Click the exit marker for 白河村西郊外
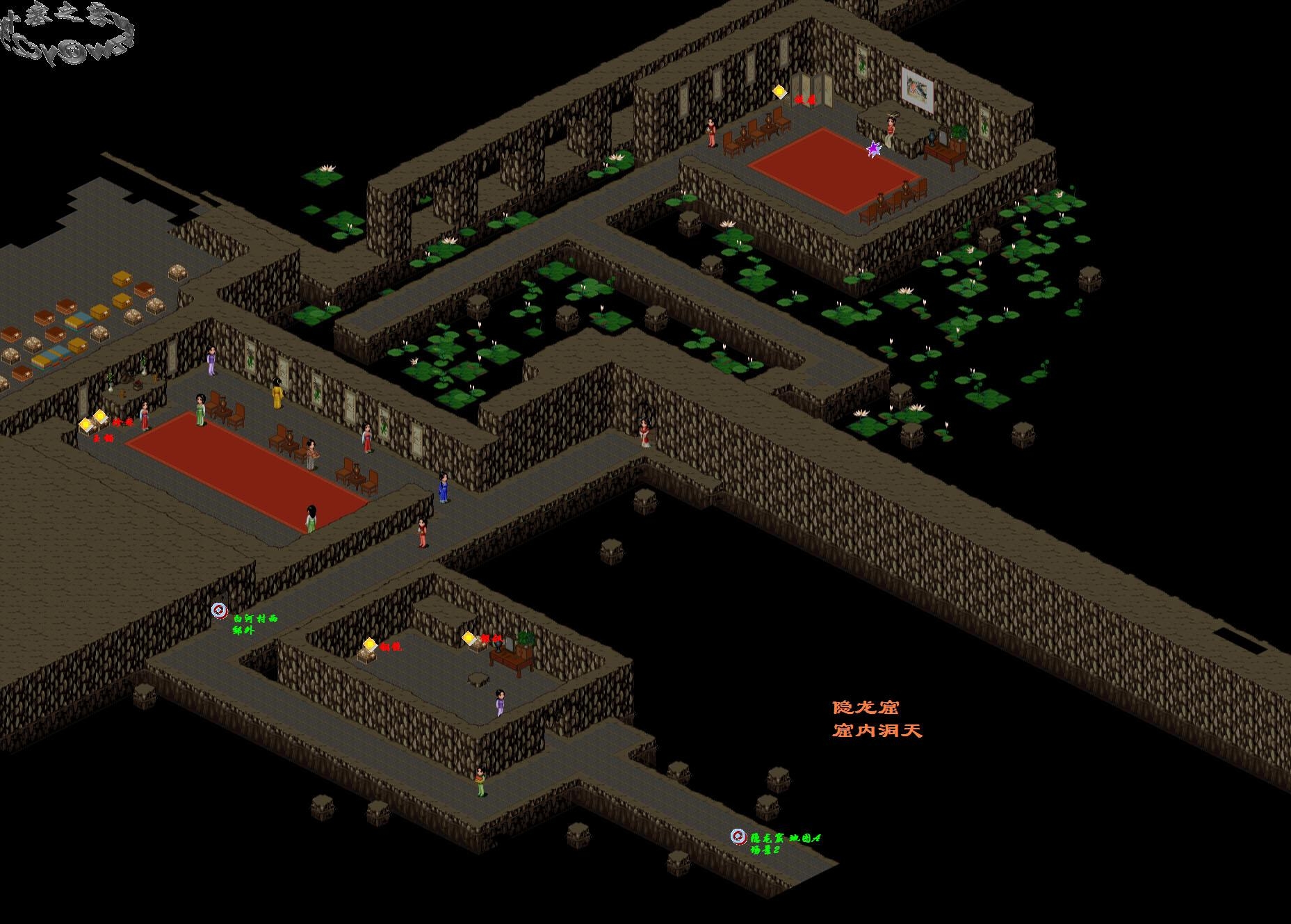 click(x=220, y=610)
